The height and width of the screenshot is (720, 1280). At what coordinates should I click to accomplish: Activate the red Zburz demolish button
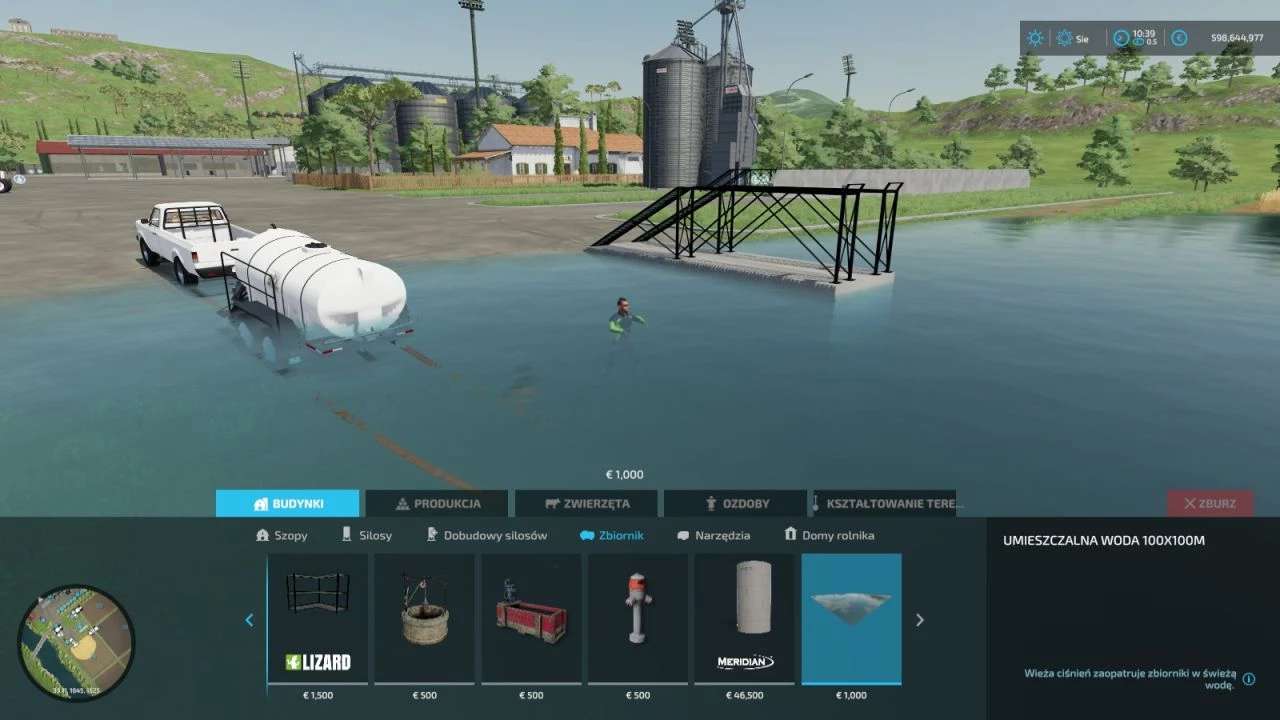1209,503
